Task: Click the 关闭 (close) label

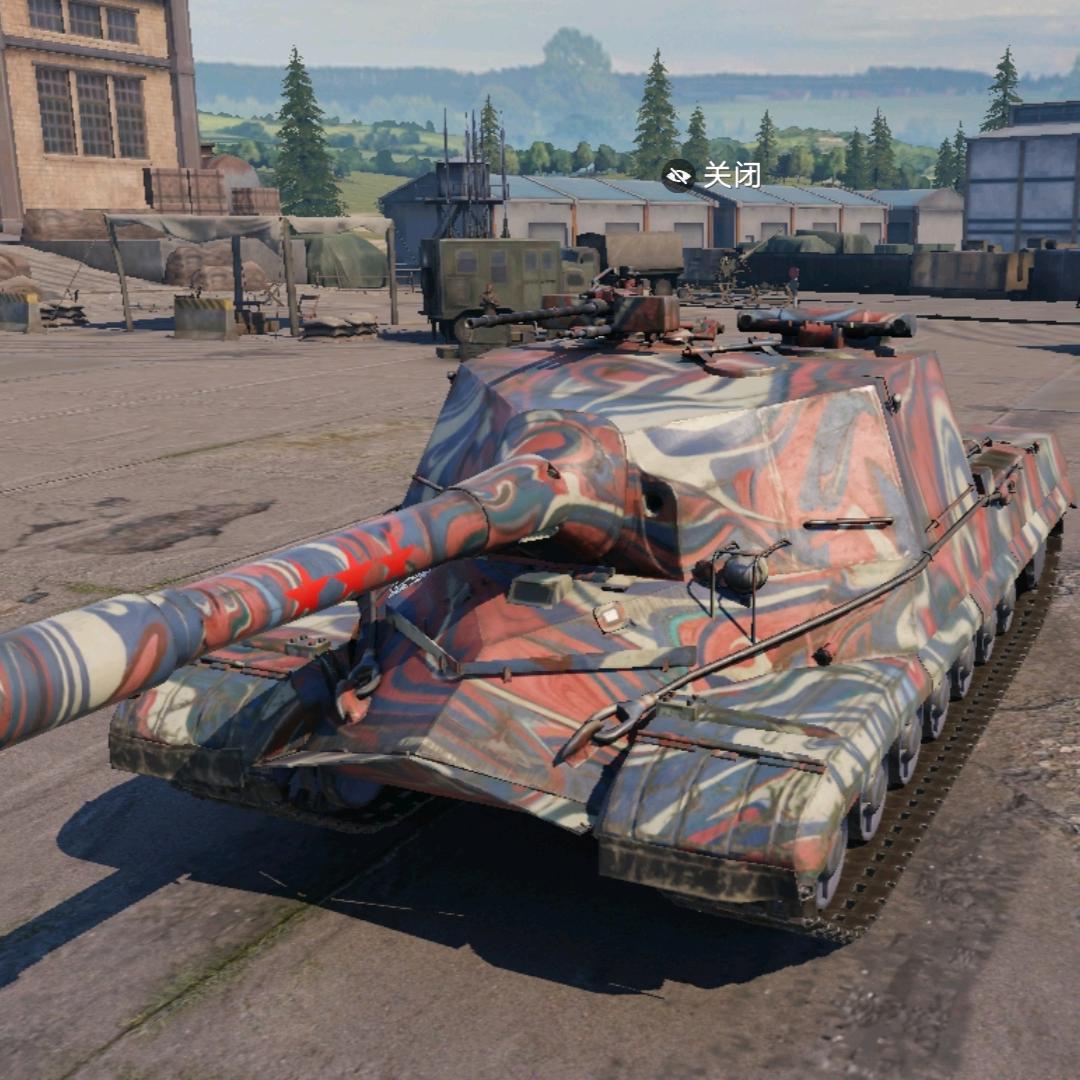Action: click(x=731, y=175)
